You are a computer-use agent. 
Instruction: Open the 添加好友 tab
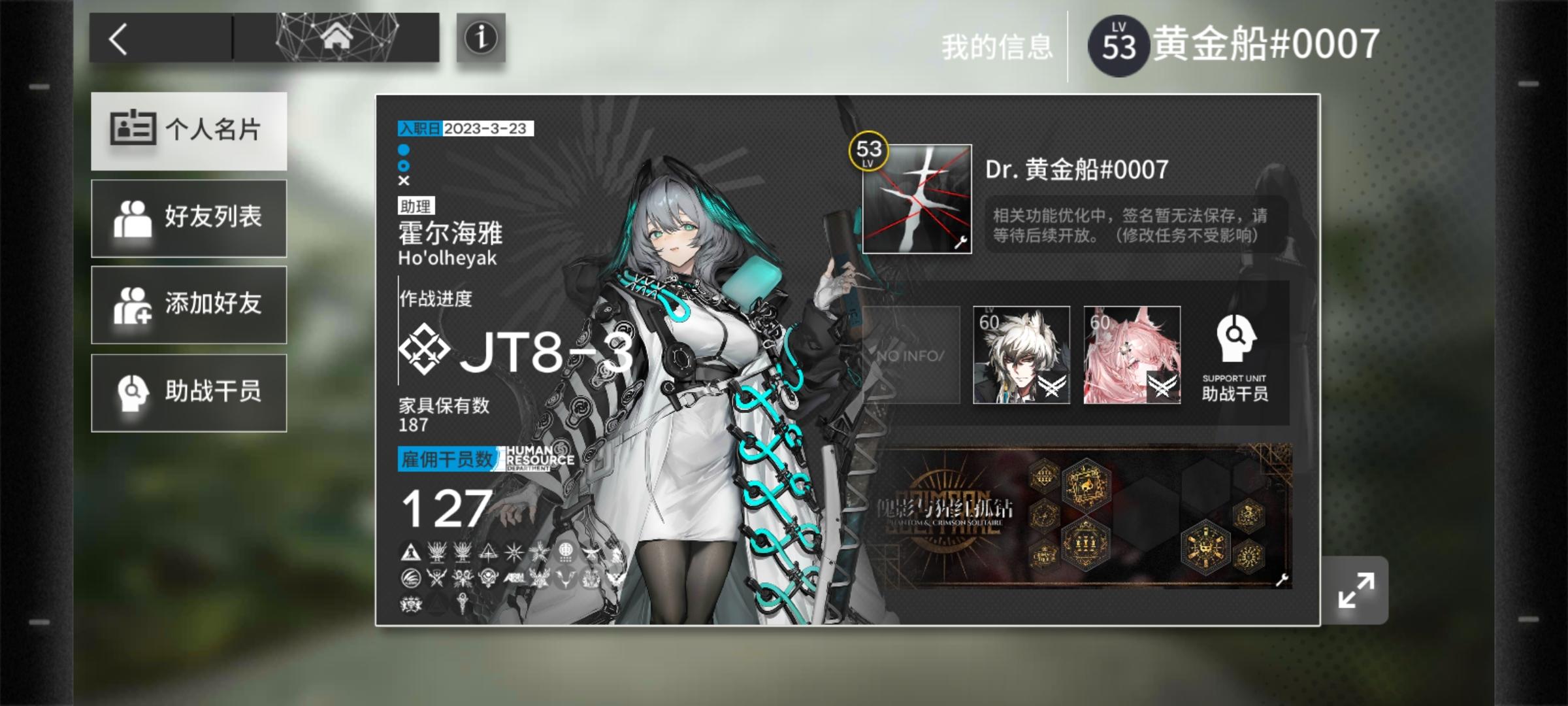tap(189, 305)
